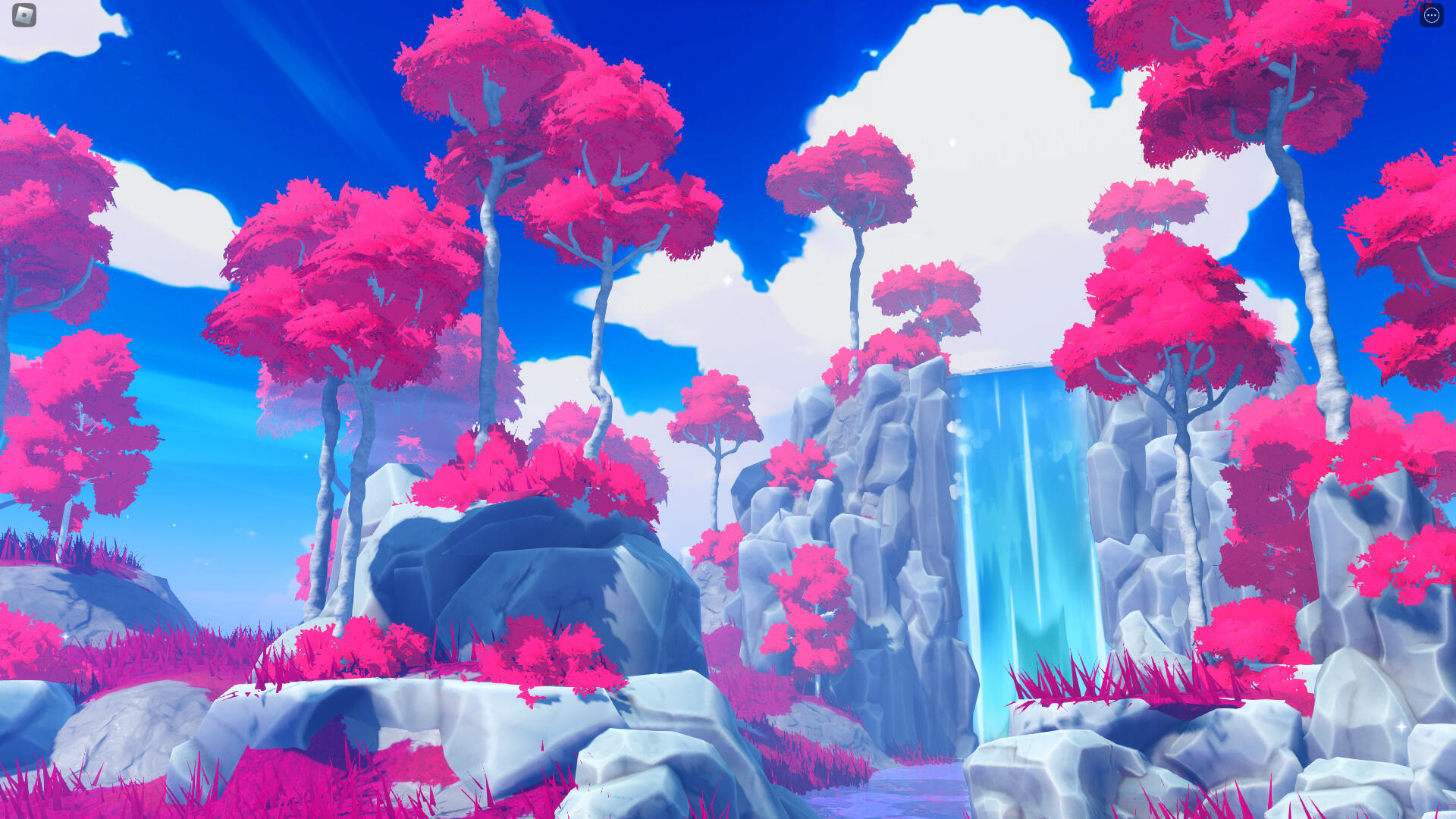Open the top-right circular ellipsis button
The height and width of the screenshot is (819, 1456).
(x=1432, y=15)
